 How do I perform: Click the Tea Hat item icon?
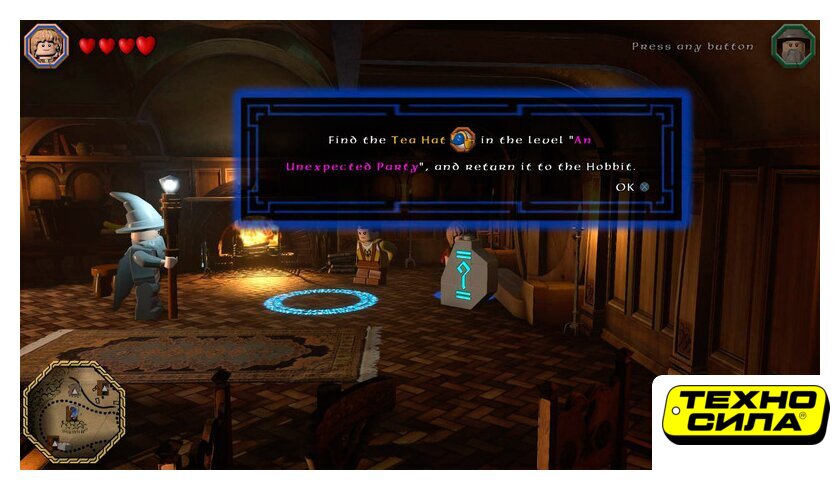click(462, 140)
